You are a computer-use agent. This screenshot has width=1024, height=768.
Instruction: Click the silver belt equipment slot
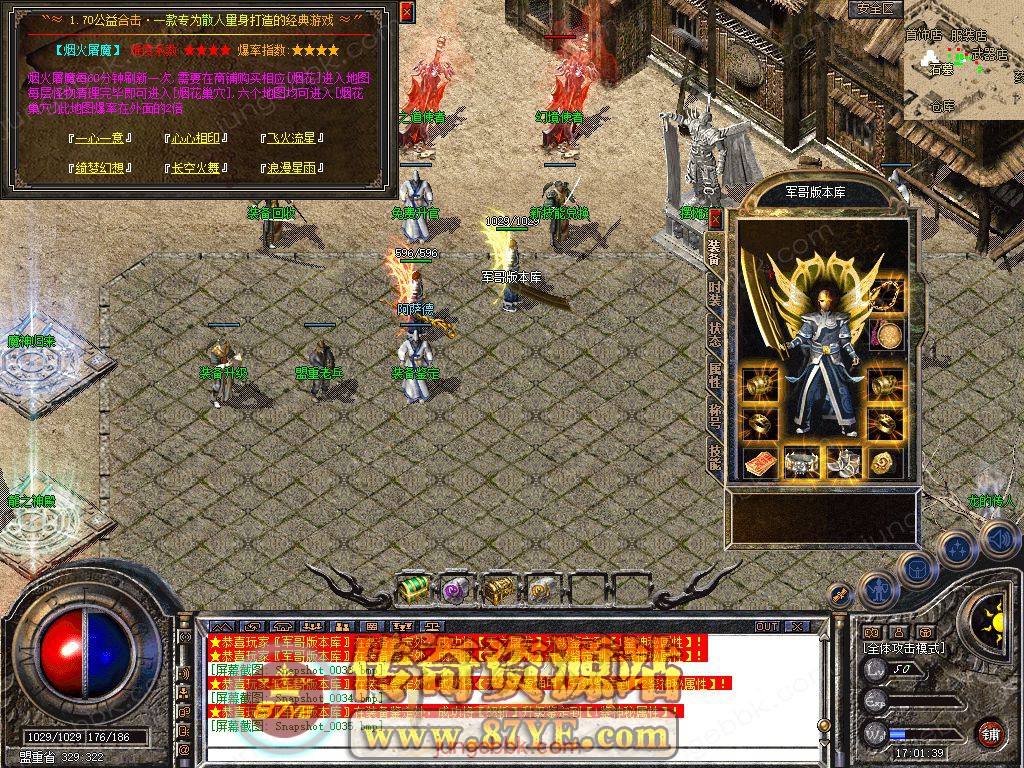pos(802,462)
